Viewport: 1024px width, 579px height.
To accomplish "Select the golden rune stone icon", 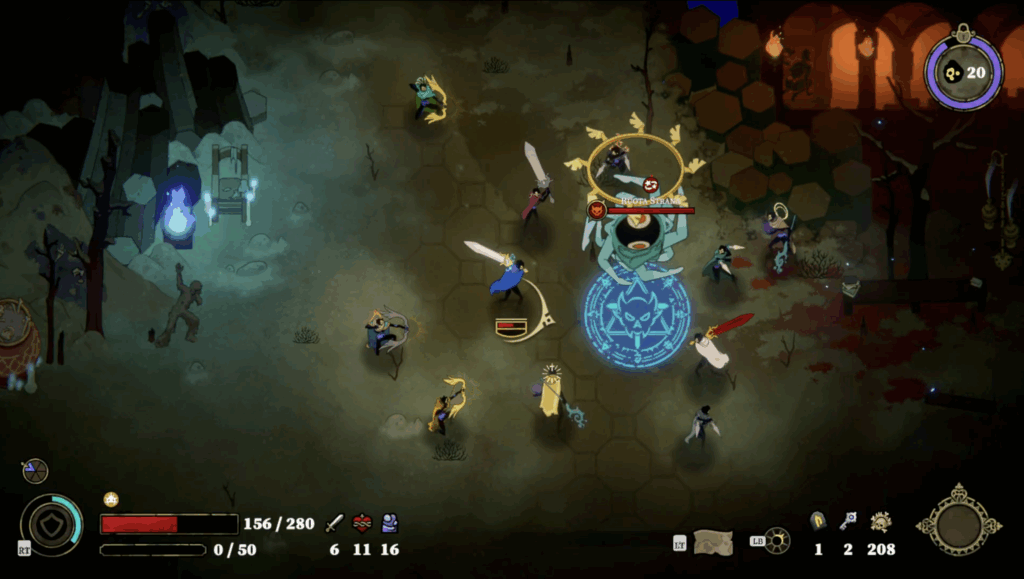I will pos(818,521).
